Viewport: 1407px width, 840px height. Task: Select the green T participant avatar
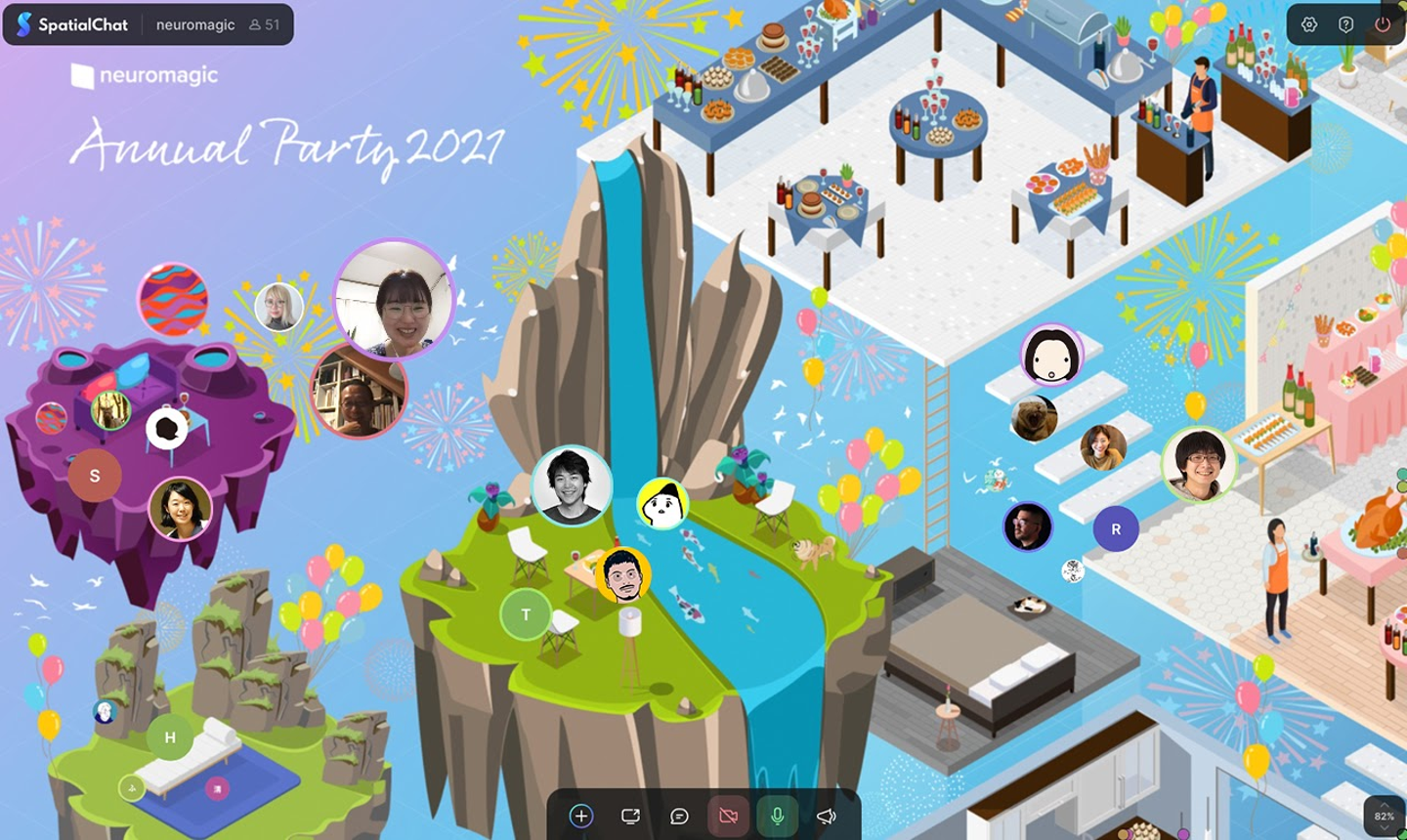526,614
